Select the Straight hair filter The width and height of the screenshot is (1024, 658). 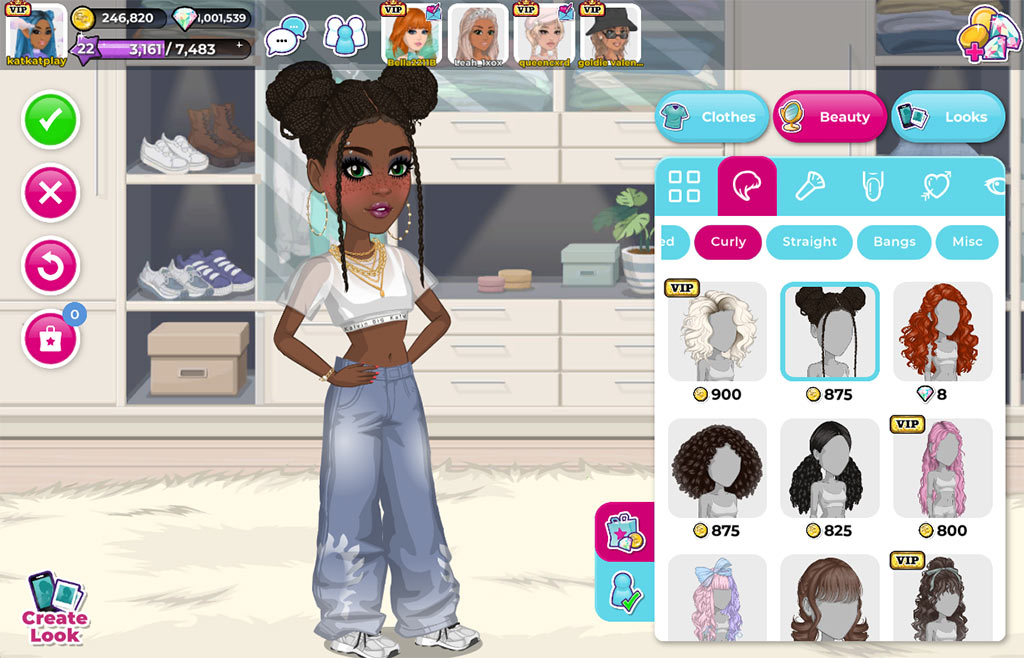point(809,242)
